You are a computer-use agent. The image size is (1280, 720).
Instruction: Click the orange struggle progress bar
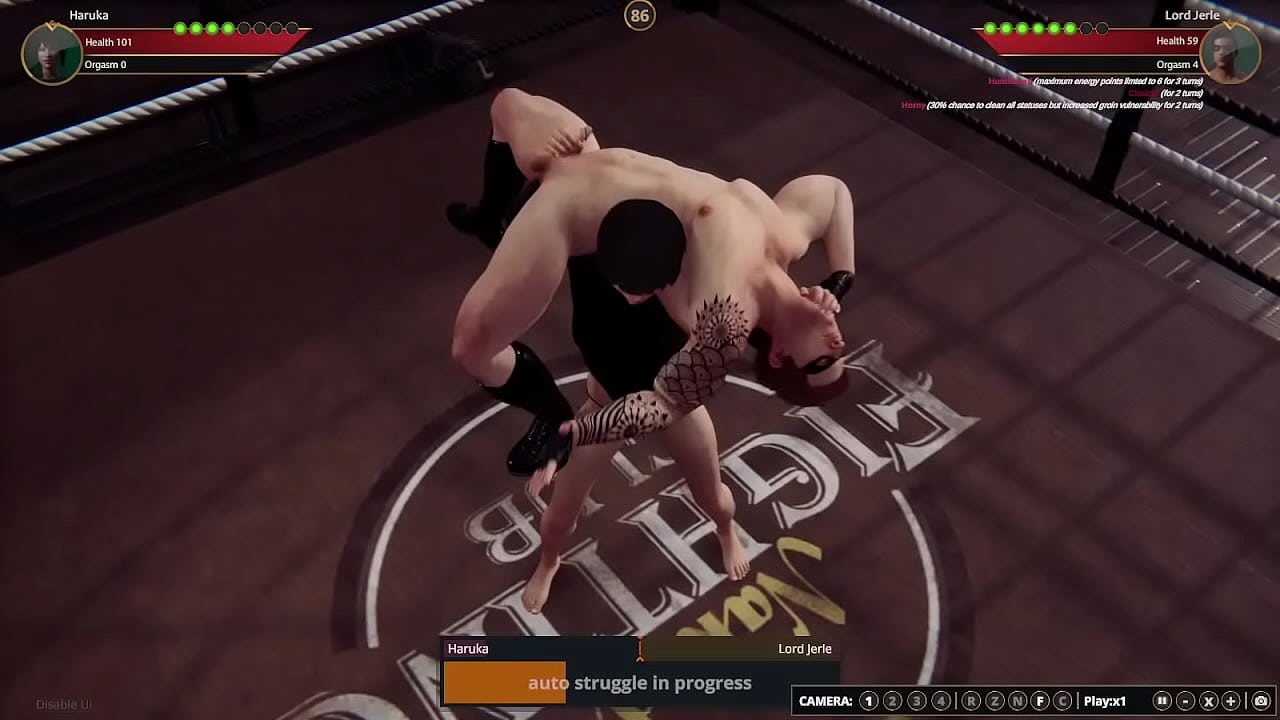(x=504, y=683)
